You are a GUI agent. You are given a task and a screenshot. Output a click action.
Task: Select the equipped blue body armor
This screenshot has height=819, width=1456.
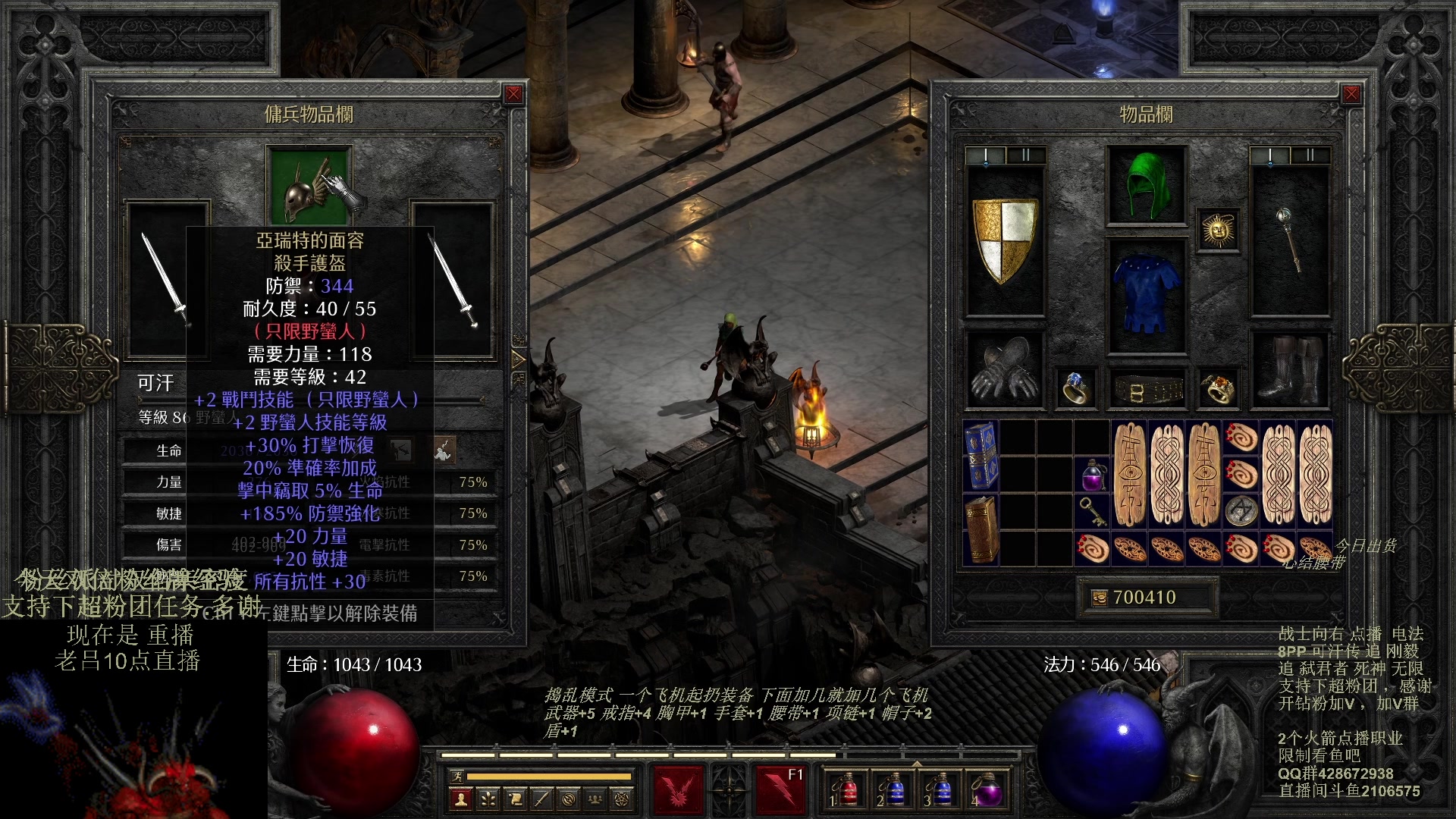click(x=1147, y=296)
